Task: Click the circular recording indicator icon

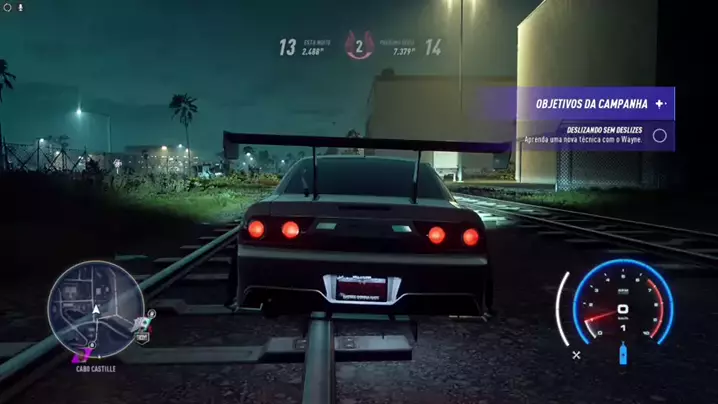Action: click(7, 6)
